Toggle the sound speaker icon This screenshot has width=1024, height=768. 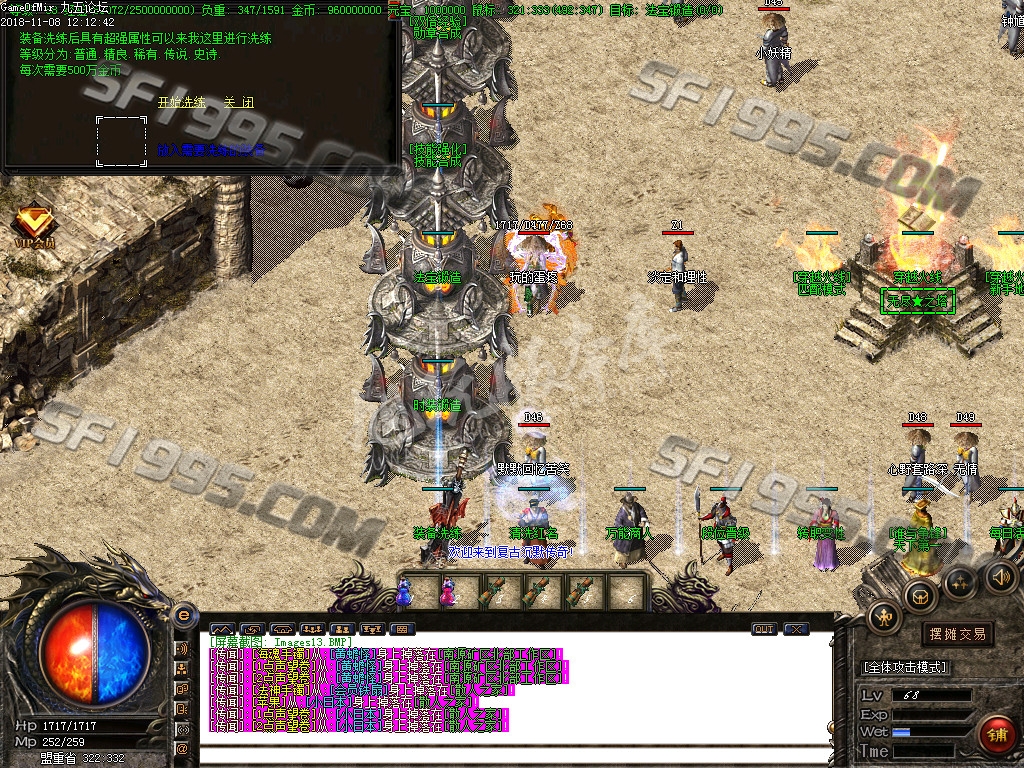tap(1000, 577)
